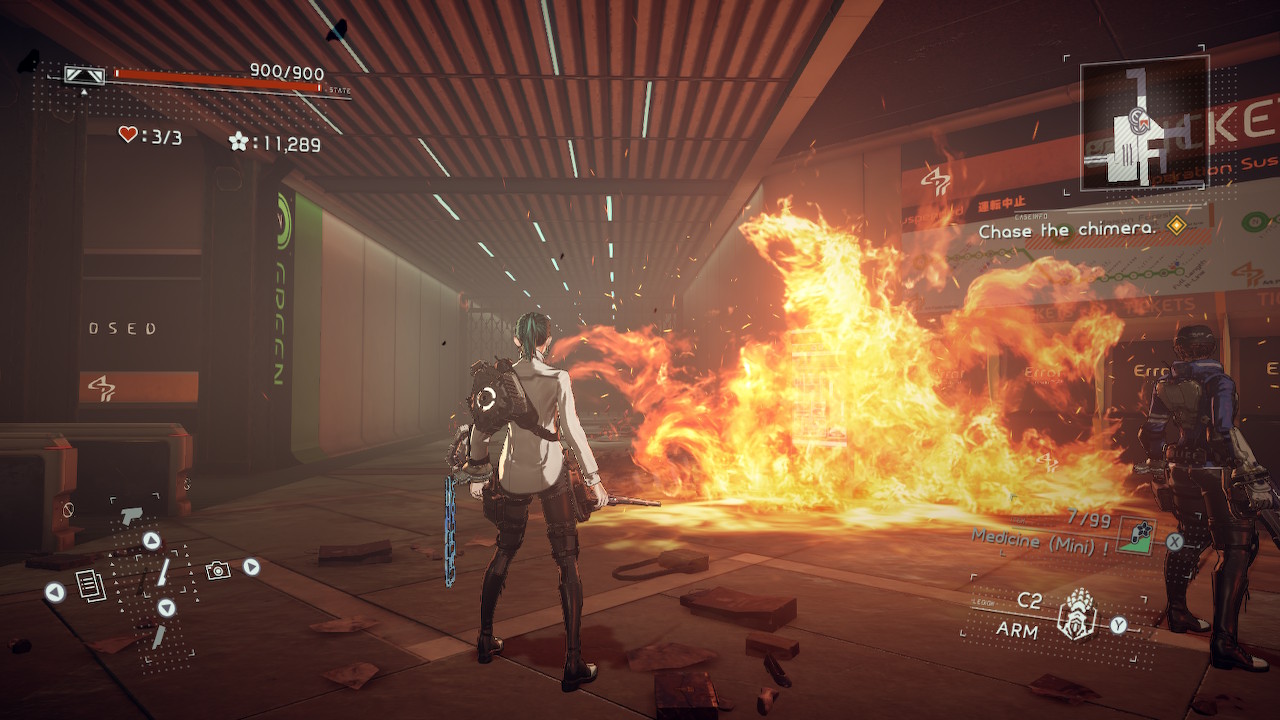Screen dimensions: 1280x720
Task: Open the case file notes icon
Action: coord(90,586)
